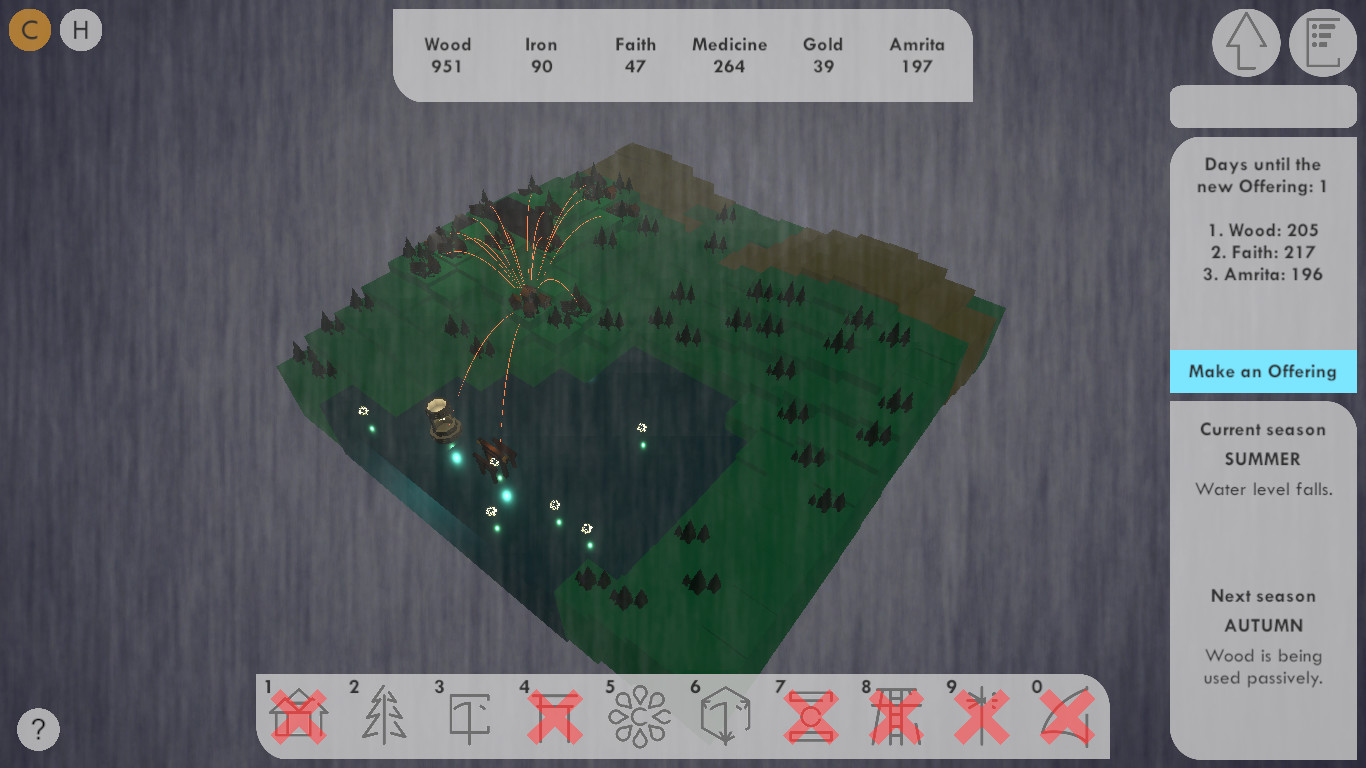The width and height of the screenshot is (1366, 768).
Task: Click the locked curve tool in slot 0
Action: pos(1068,714)
